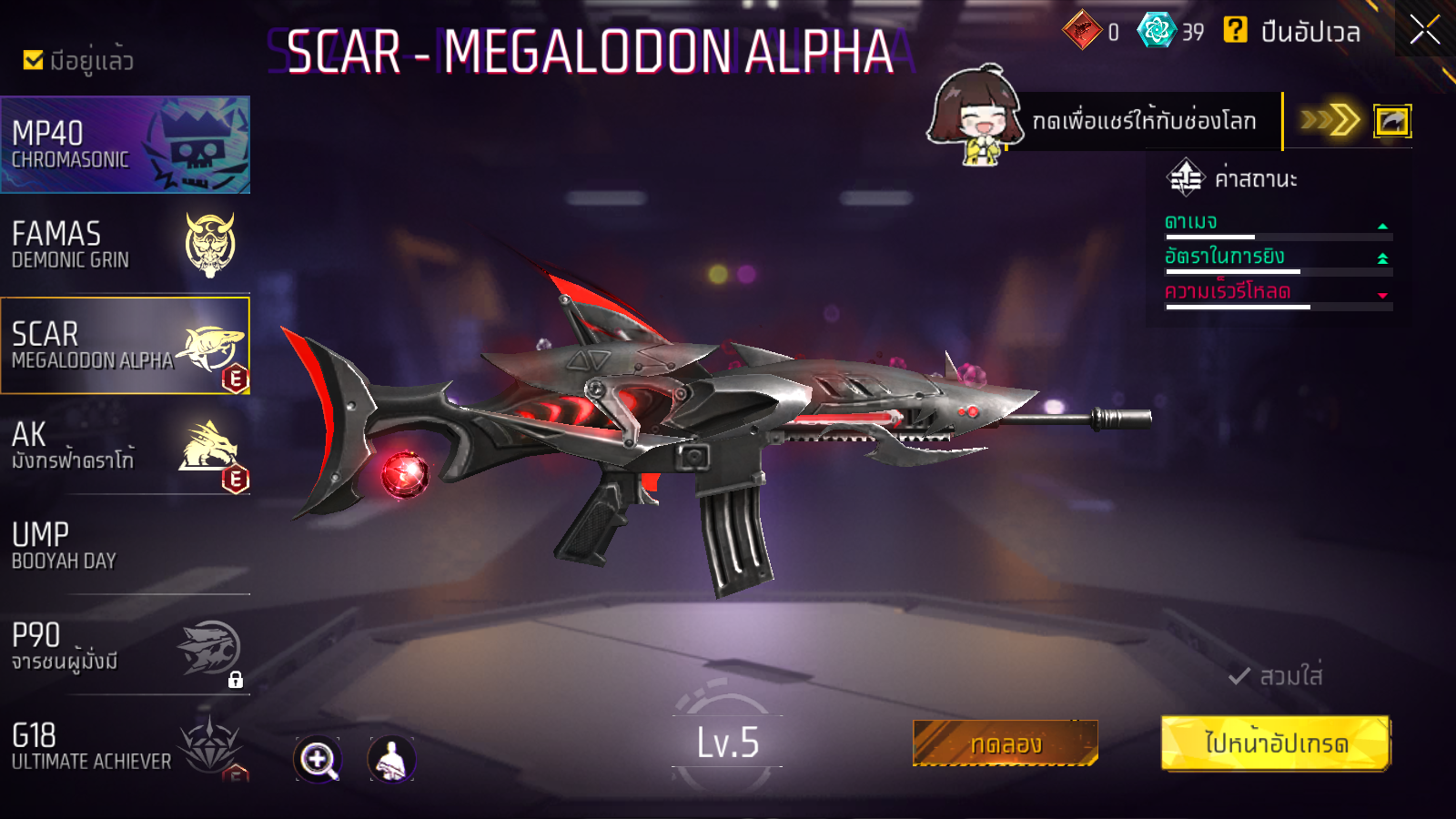1456x819 pixels.
Task: Open the magnifier zoom view
Action: click(x=318, y=759)
